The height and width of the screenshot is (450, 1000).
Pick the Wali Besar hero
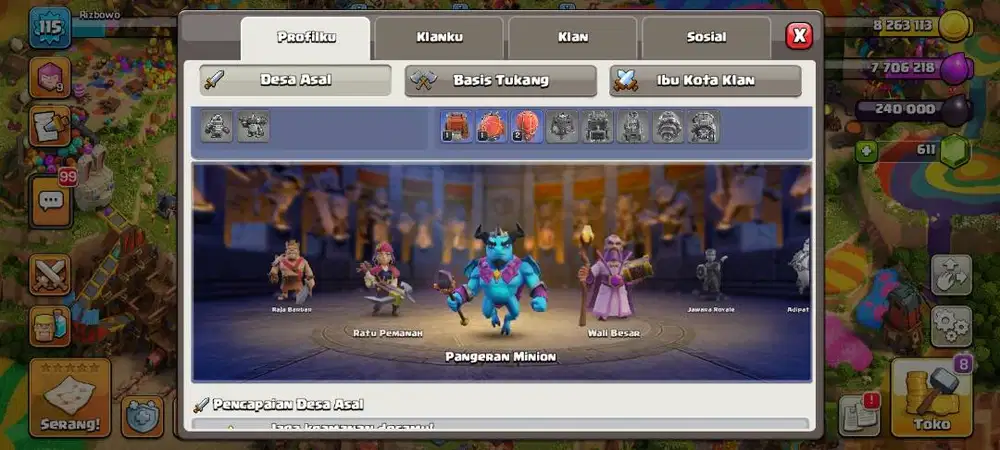pos(611,280)
